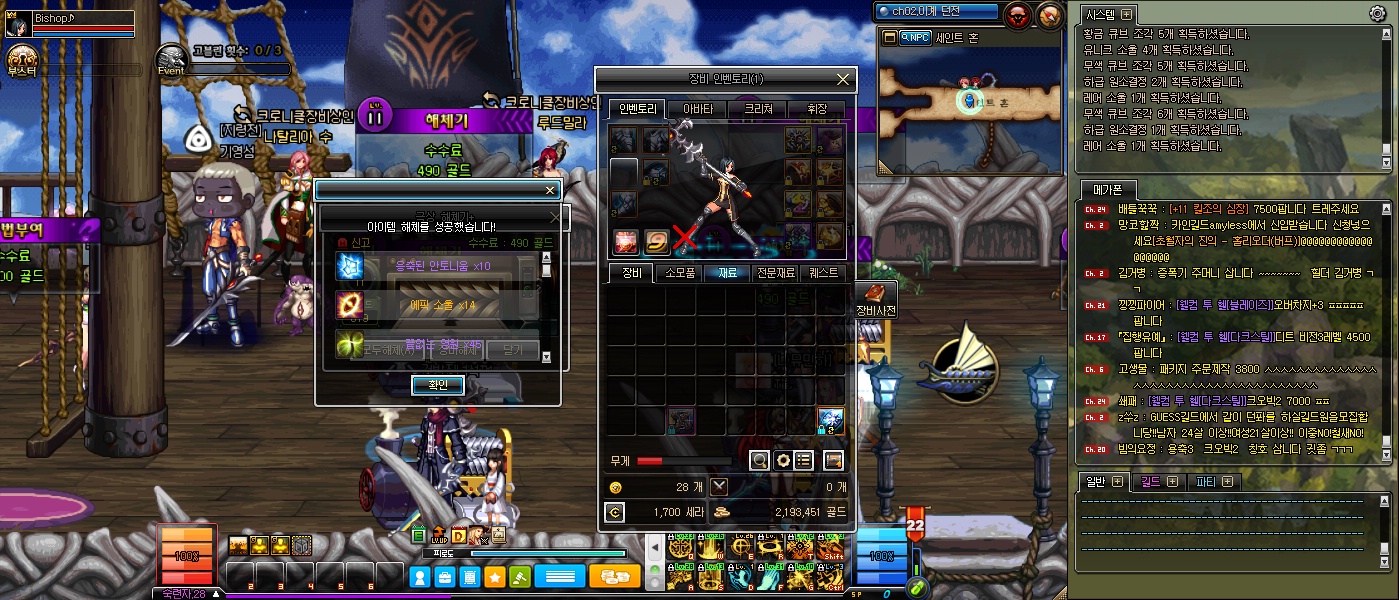This screenshot has width=1399, height=600.
Task: Open the 크리쳐 tab
Action: [x=757, y=109]
